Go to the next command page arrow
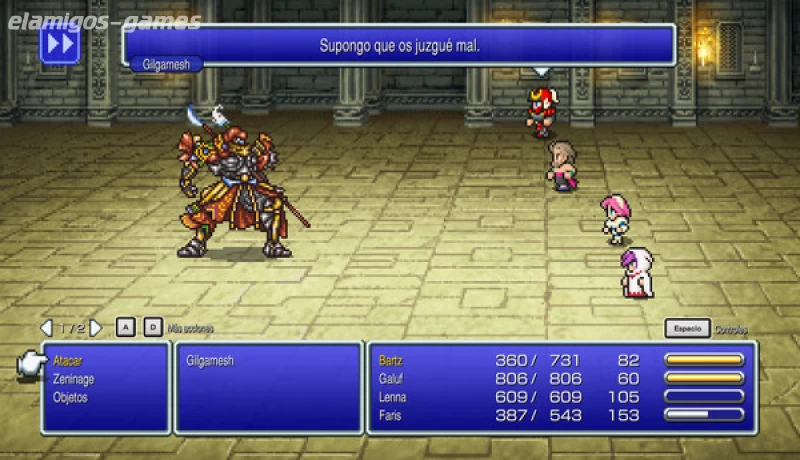This screenshot has height=460, width=800. (96, 328)
